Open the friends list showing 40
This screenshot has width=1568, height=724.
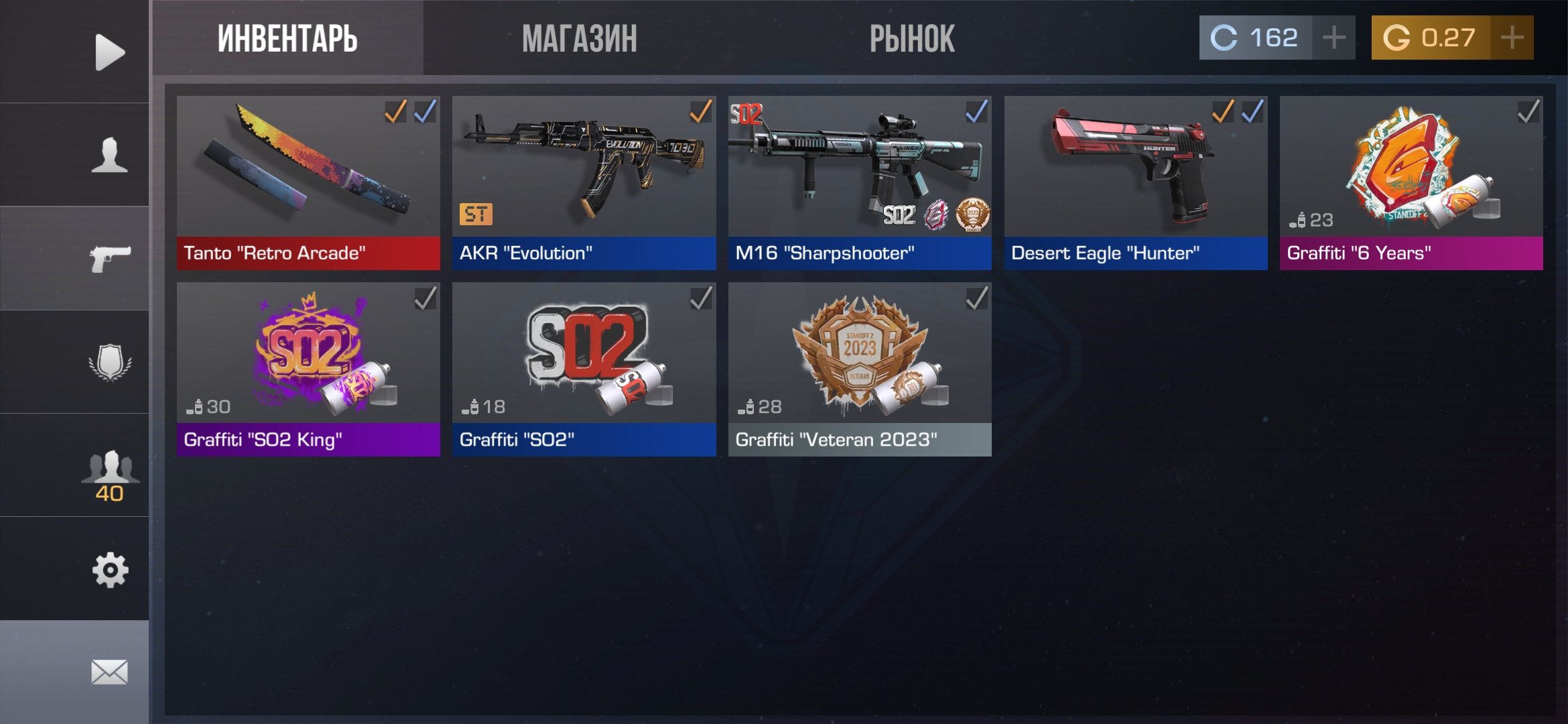coord(109,473)
